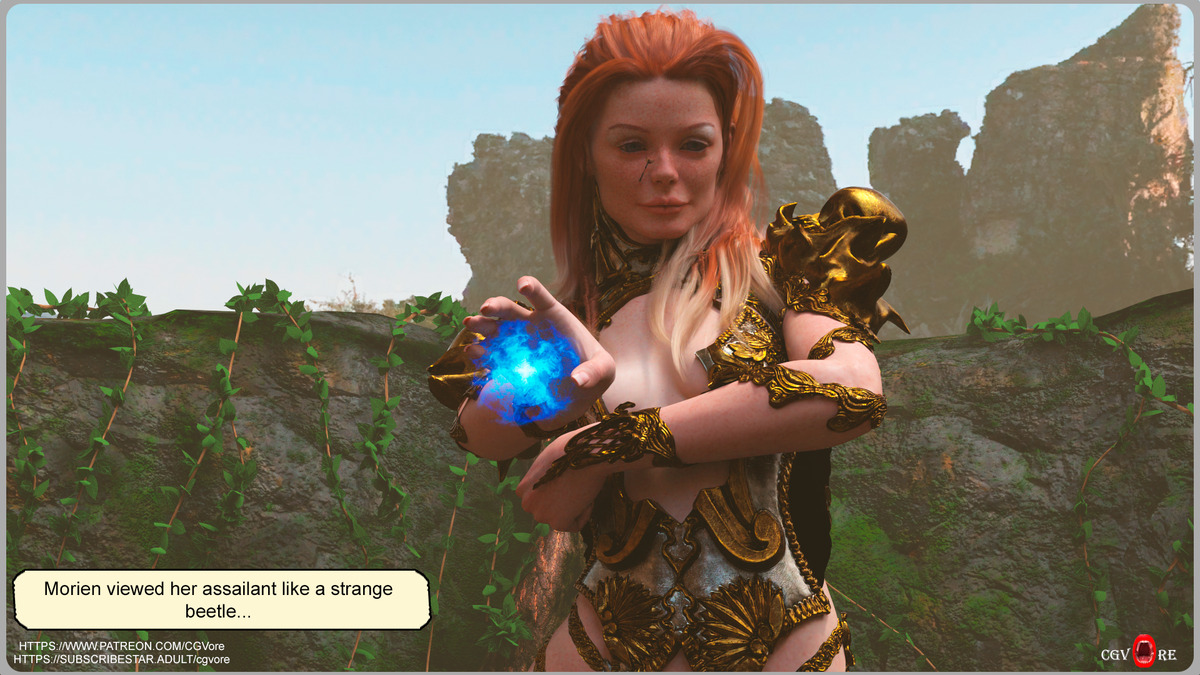Click the CGVore logo
The image size is (1200, 675).
coord(1139,654)
